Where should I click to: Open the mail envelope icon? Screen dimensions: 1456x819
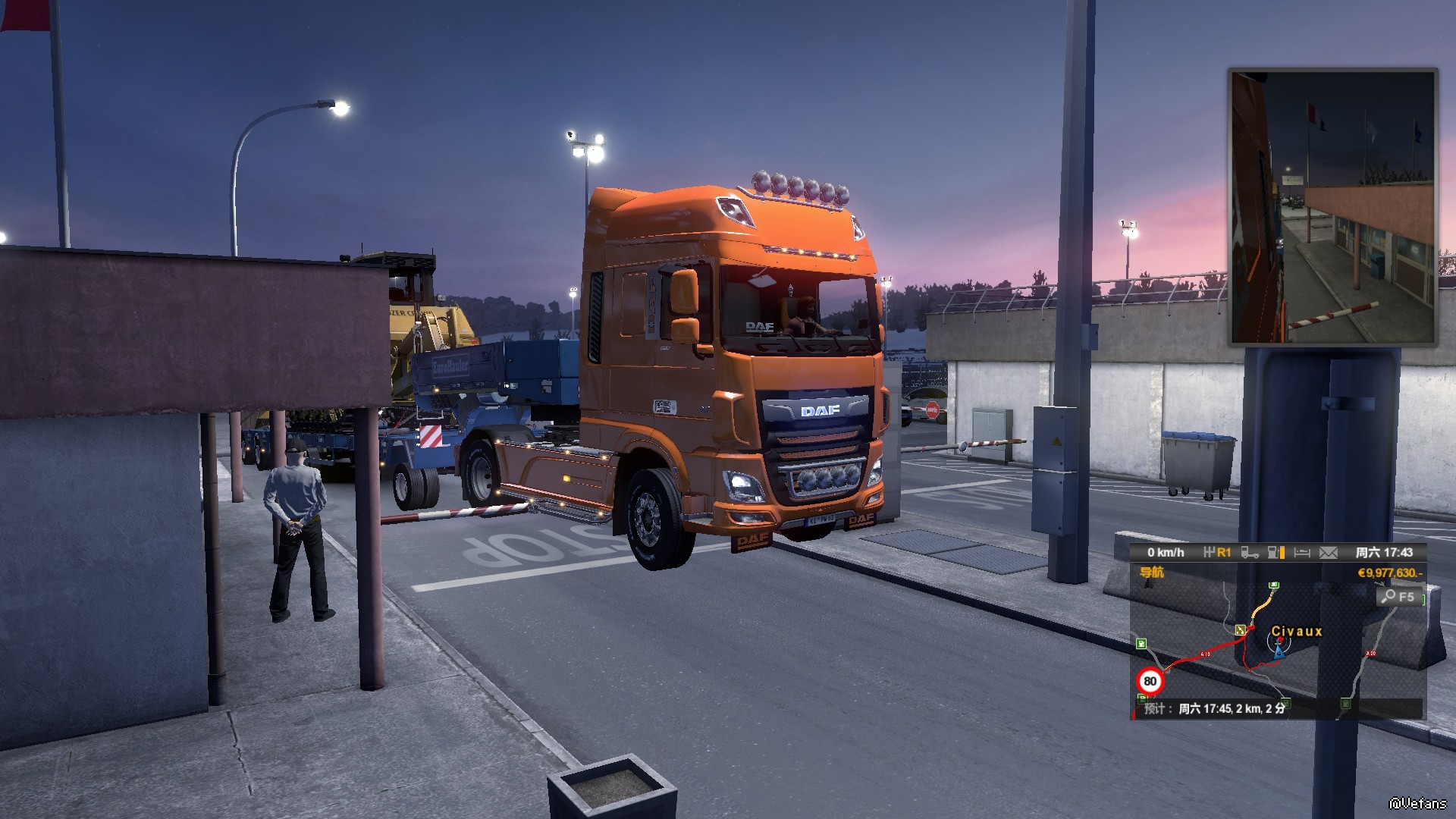tap(1328, 553)
